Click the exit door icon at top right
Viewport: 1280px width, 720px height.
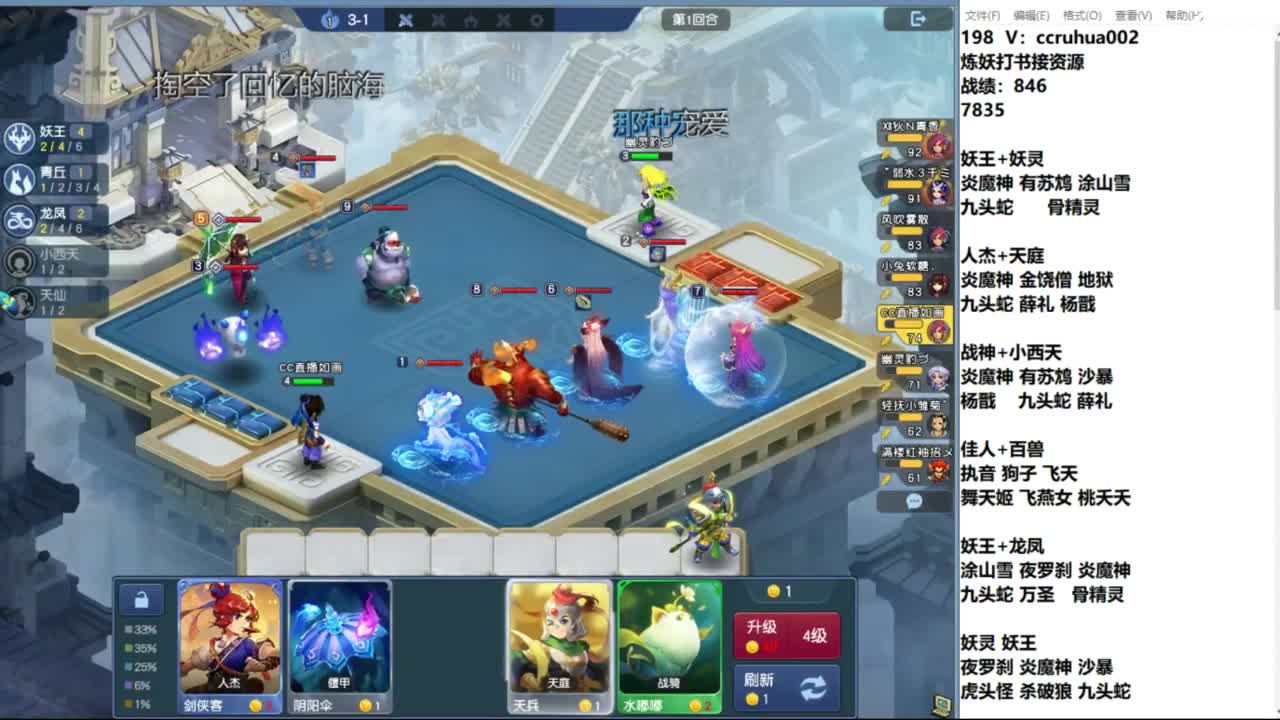pos(917,17)
